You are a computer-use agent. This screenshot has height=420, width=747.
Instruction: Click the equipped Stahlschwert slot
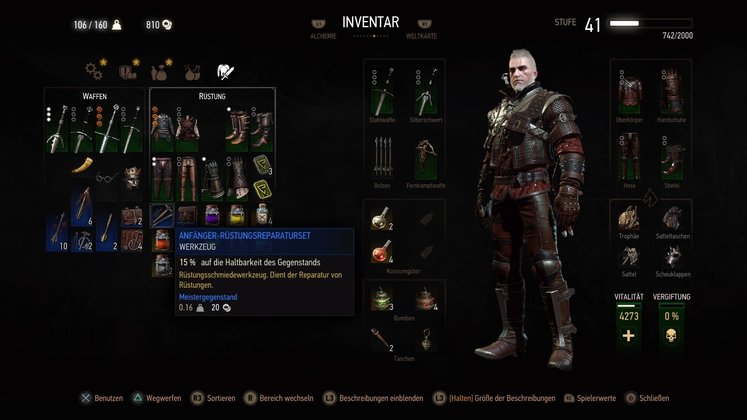383,95
